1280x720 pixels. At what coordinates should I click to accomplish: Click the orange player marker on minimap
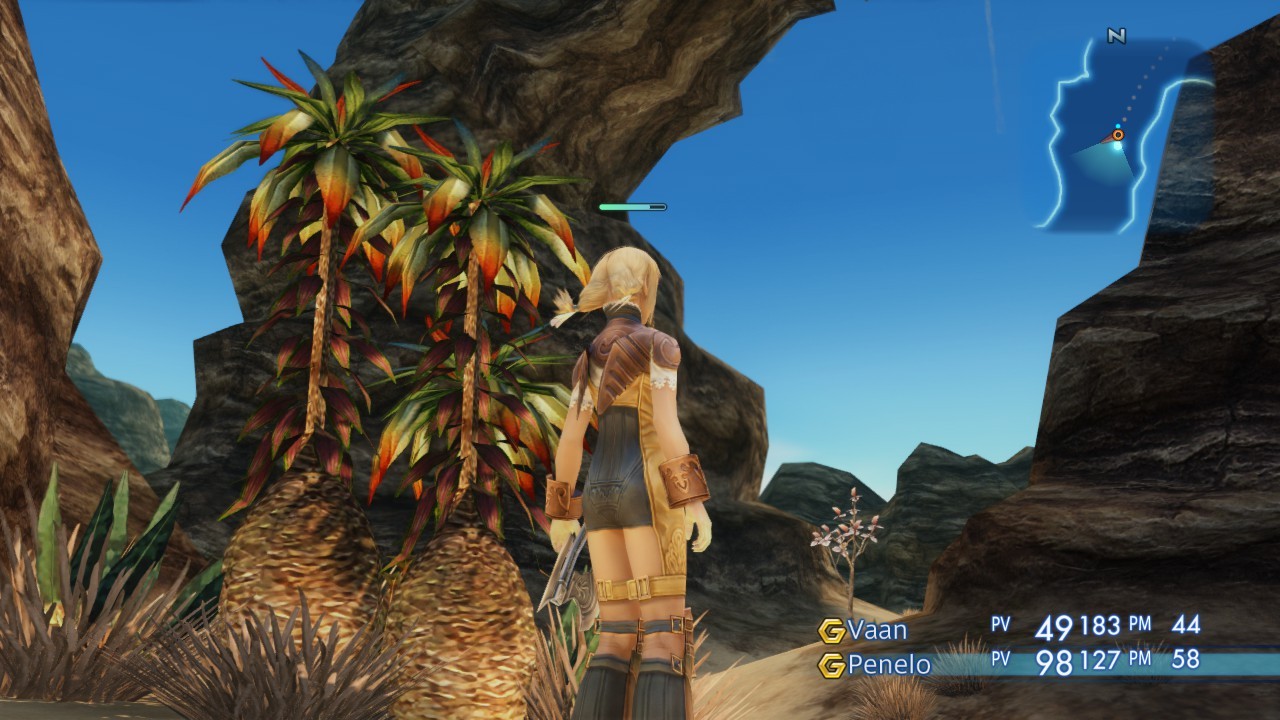coord(1118,135)
